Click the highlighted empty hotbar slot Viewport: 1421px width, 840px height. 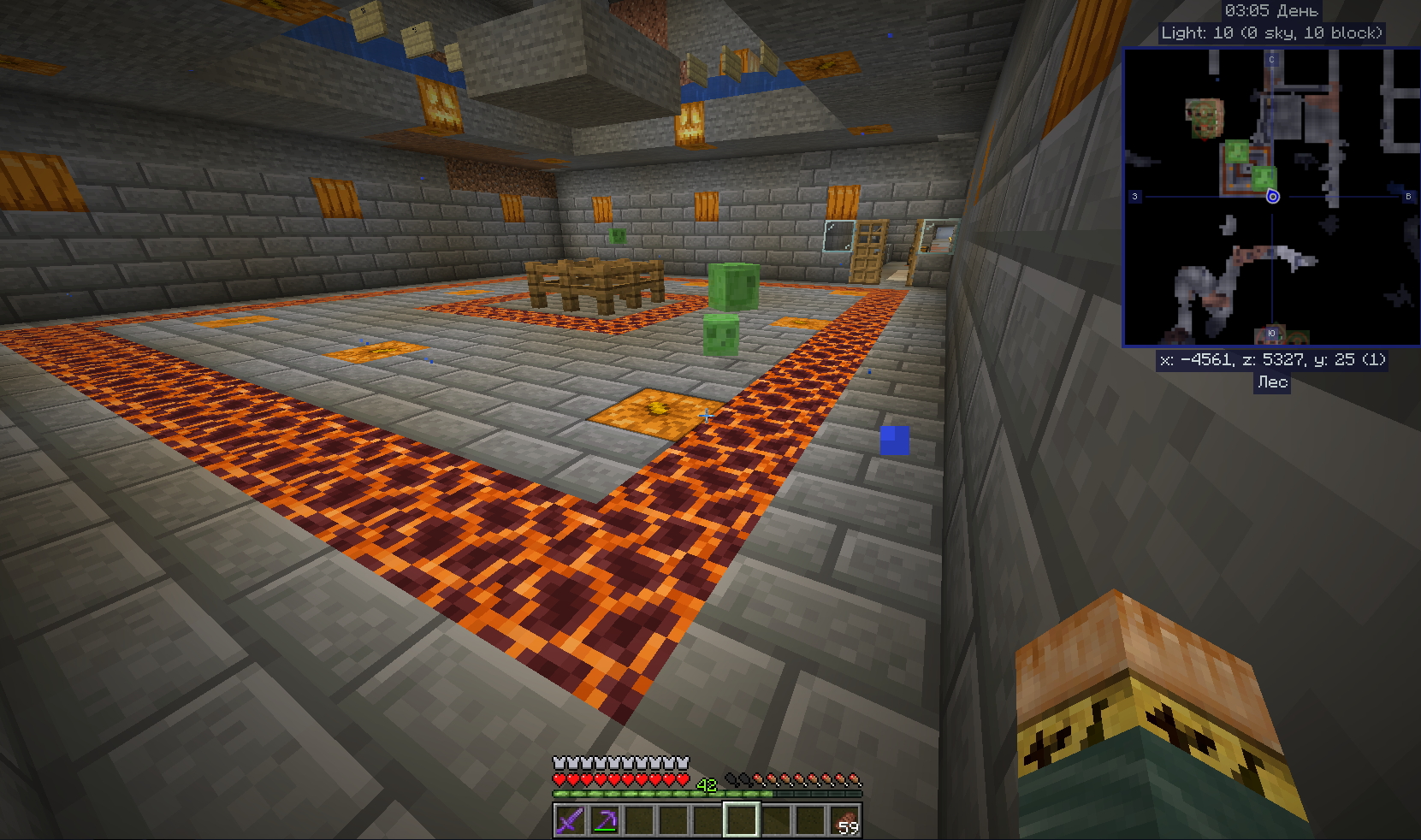tap(741, 821)
